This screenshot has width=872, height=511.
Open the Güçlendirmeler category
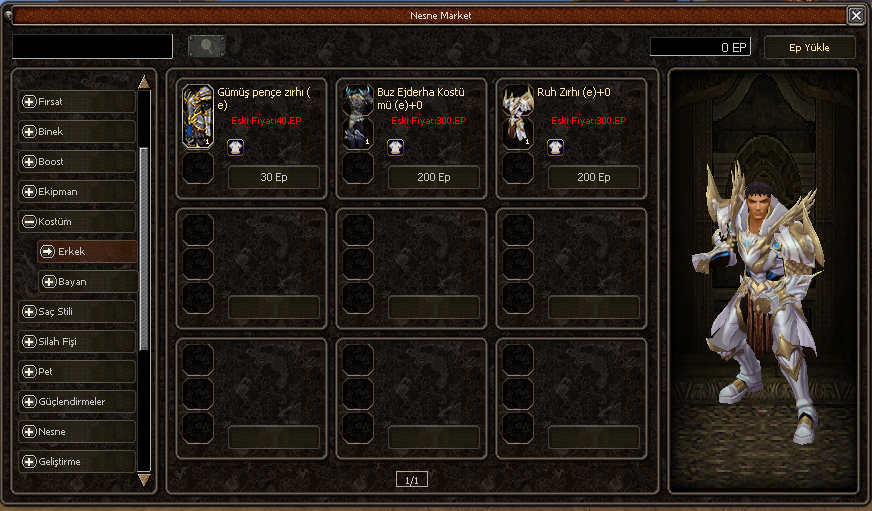(x=77, y=401)
